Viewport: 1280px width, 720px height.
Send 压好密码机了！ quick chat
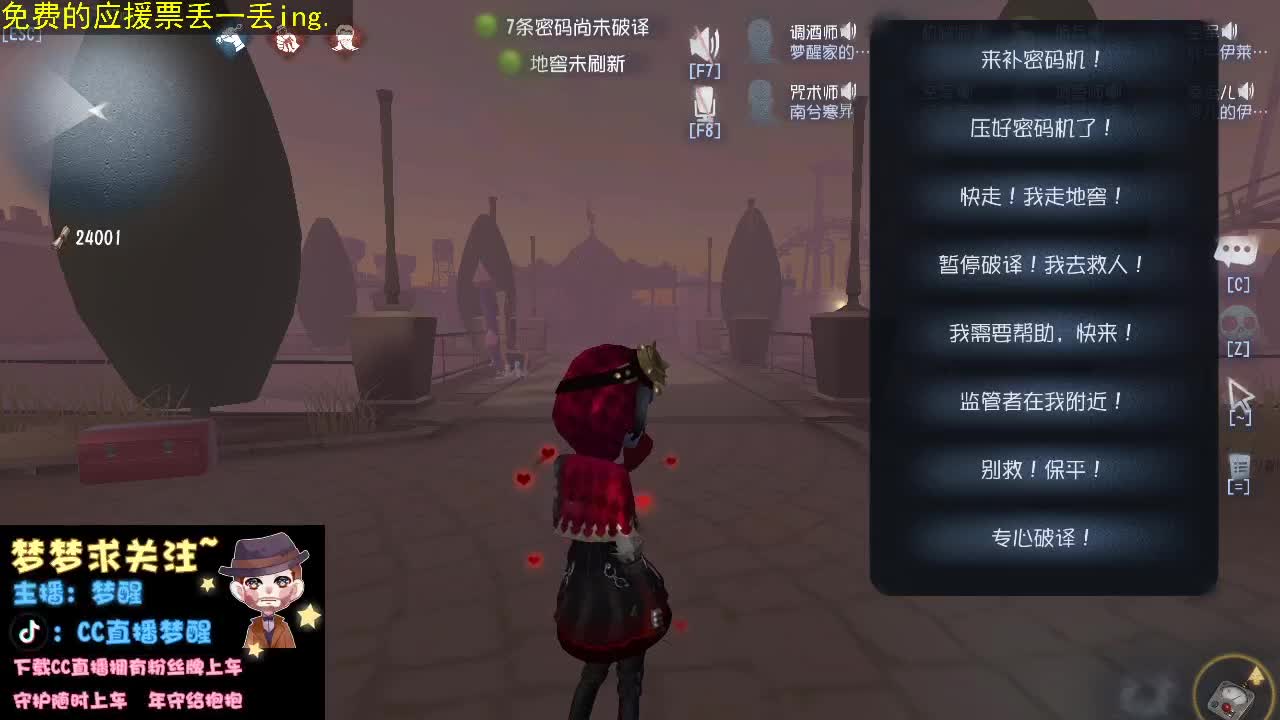point(1043,128)
